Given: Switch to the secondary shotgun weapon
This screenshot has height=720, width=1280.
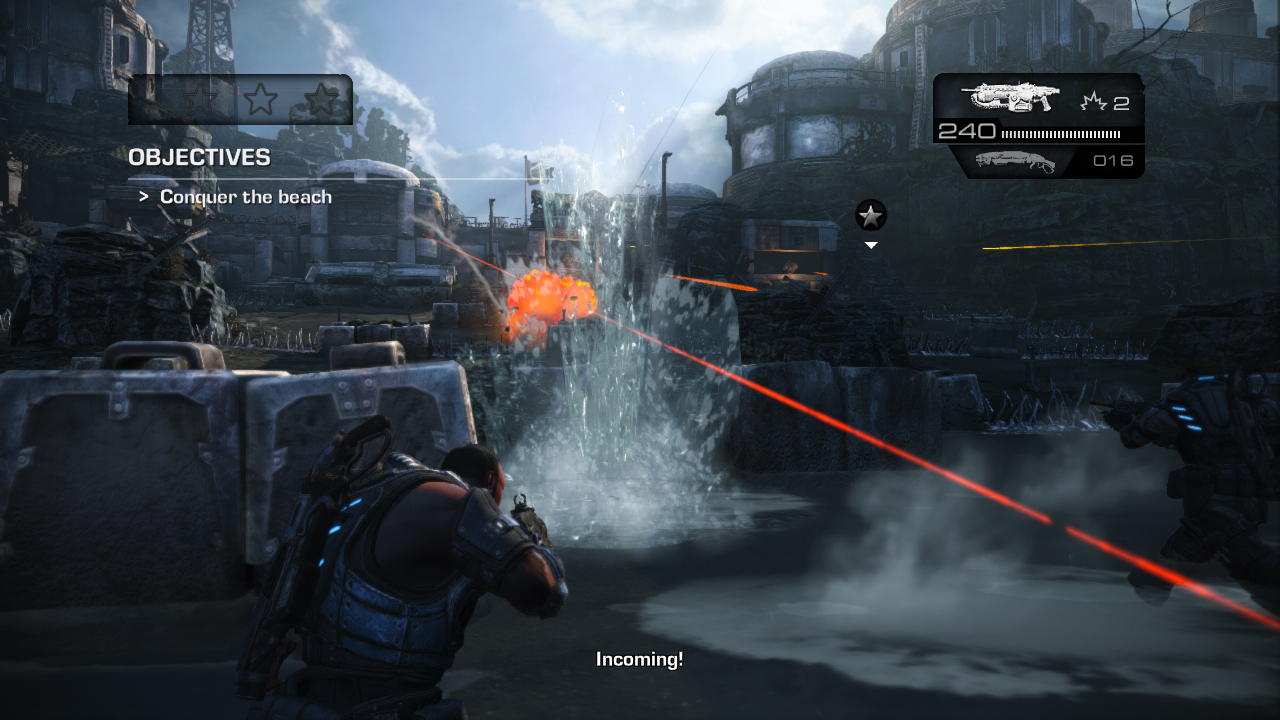Looking at the screenshot, I should coord(1015,161).
